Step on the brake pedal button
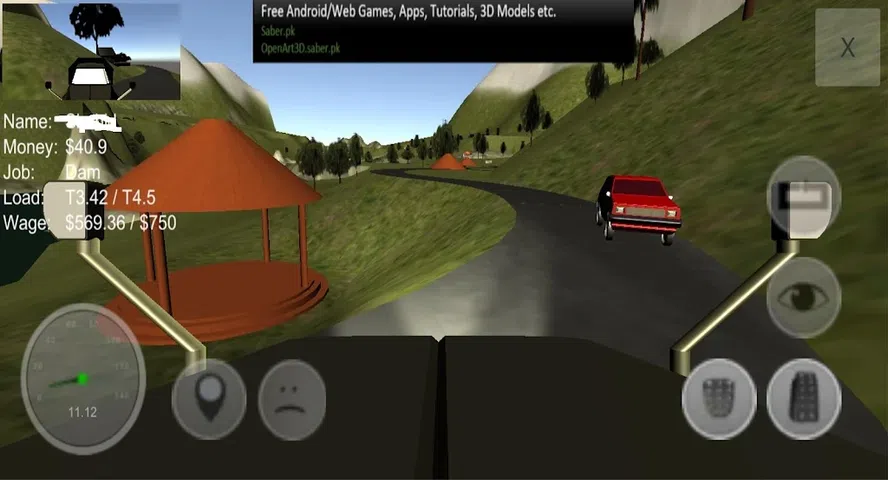The width and height of the screenshot is (888, 480). click(718, 398)
